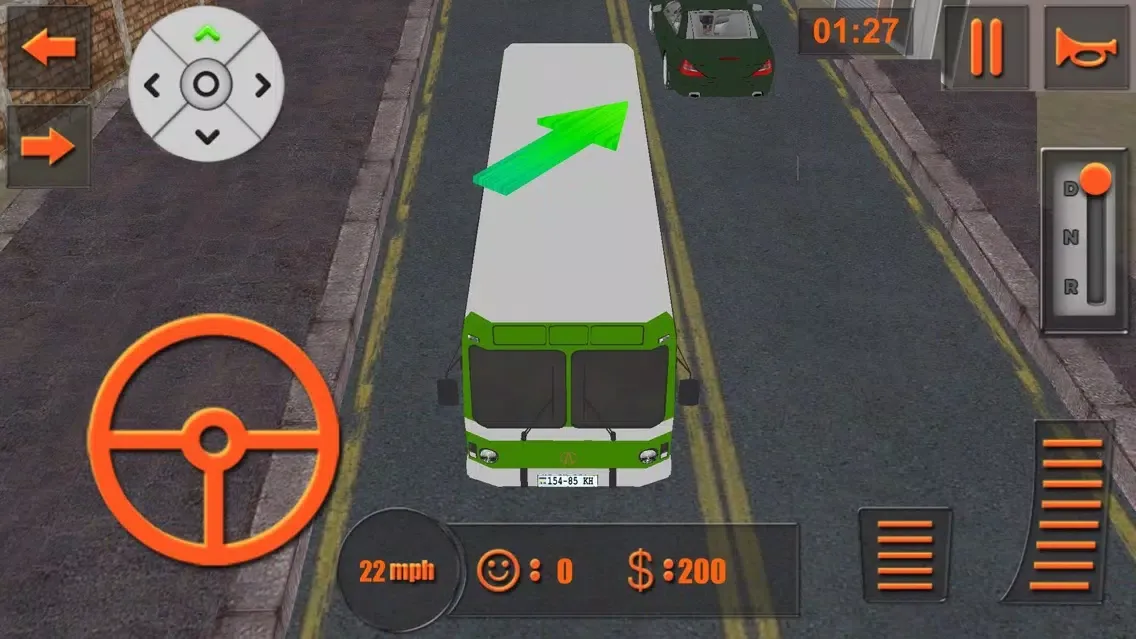Screen dimensions: 1136x639
Task: Tap the left turn signal arrow
Action: 47,48
